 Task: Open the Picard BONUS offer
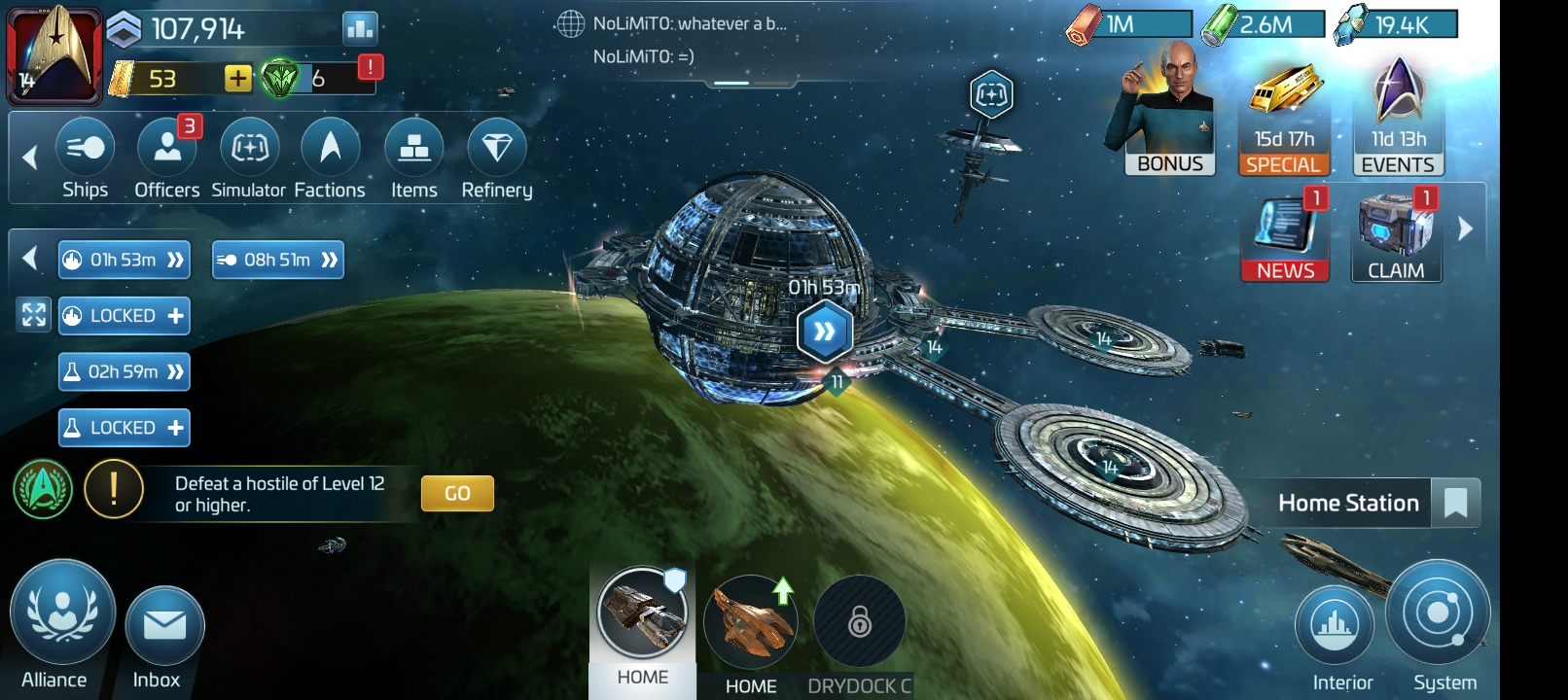point(1167,117)
